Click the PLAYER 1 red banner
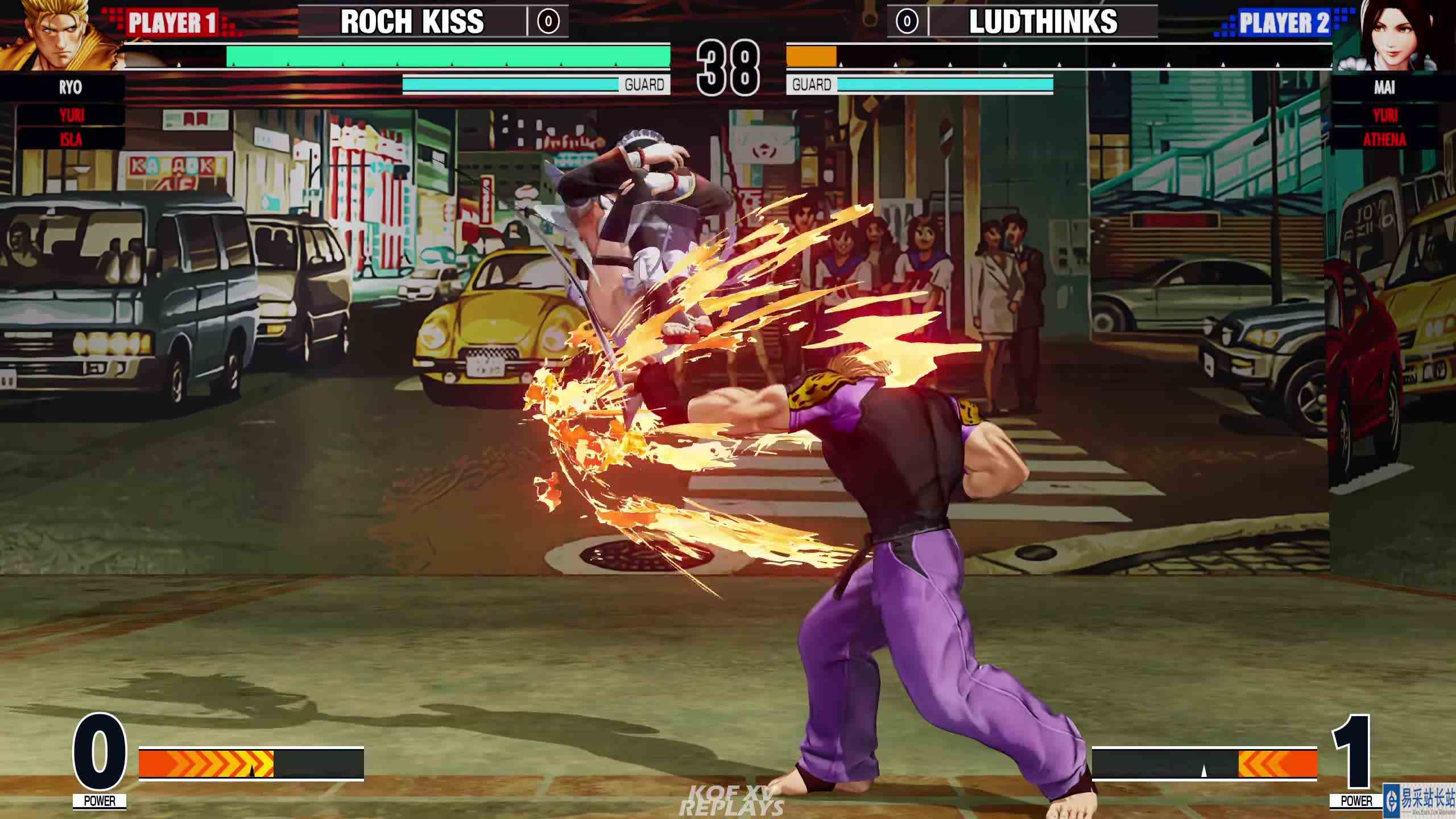The width and height of the screenshot is (1456, 819). [x=171, y=23]
